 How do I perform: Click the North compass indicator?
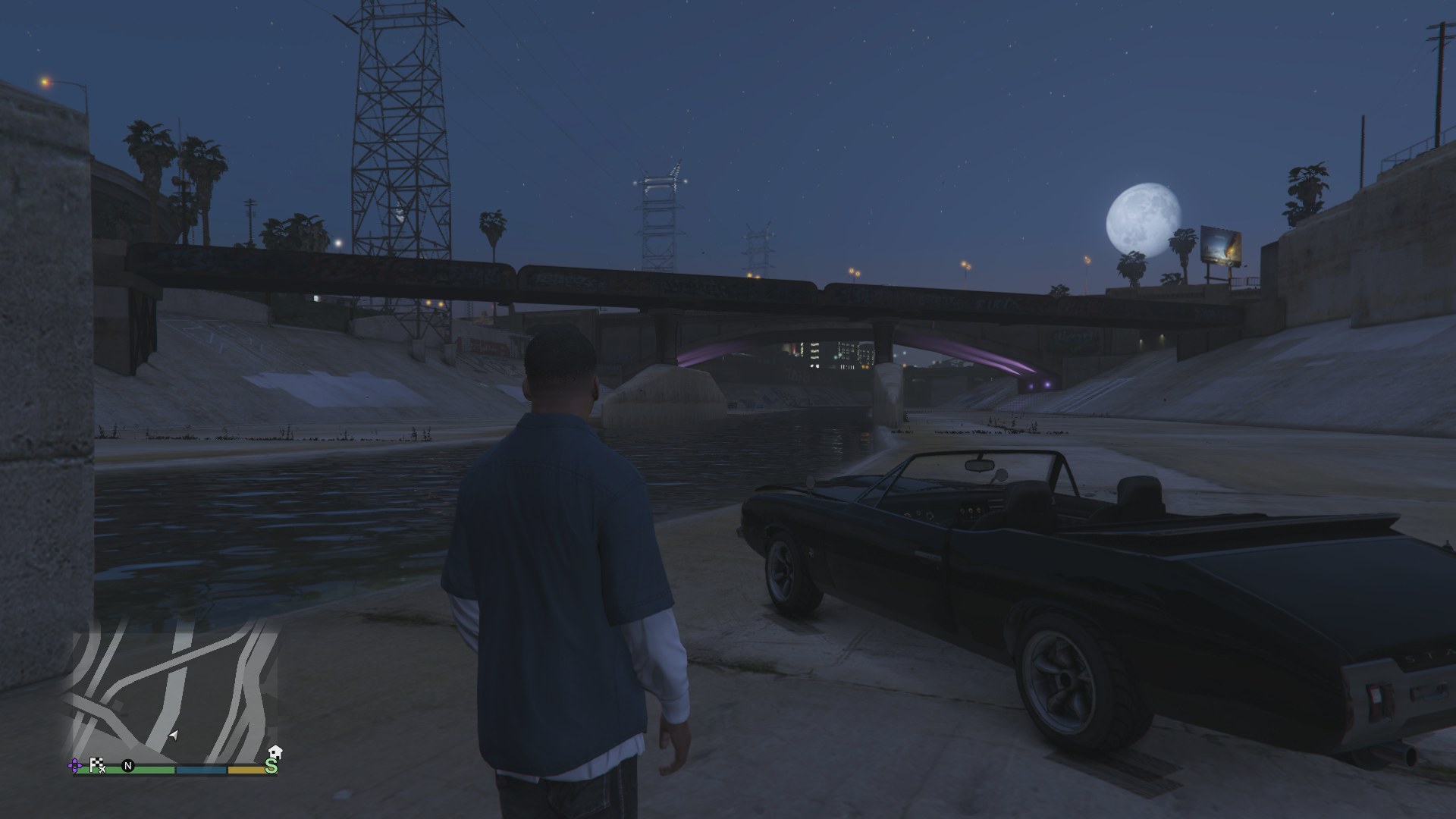[128, 766]
